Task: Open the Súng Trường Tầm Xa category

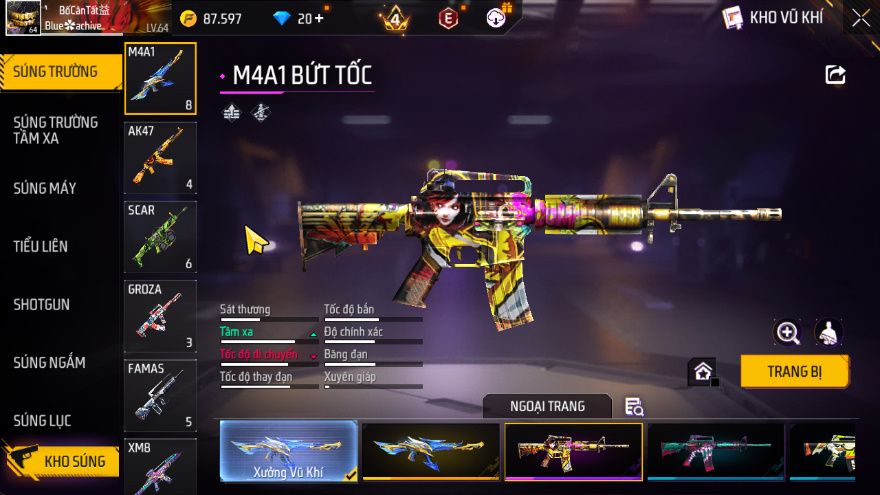Action: (57, 130)
